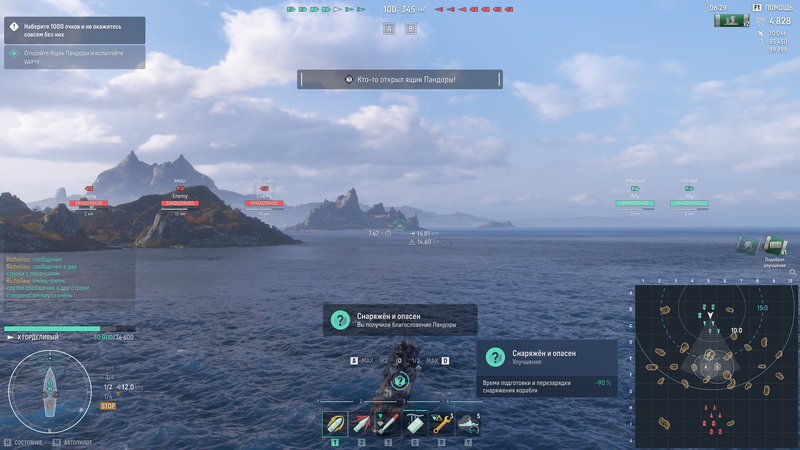Screen dimensions: 800x450
Task: Activate the smoke generator consumable
Action: pyautogui.click(x=415, y=424)
